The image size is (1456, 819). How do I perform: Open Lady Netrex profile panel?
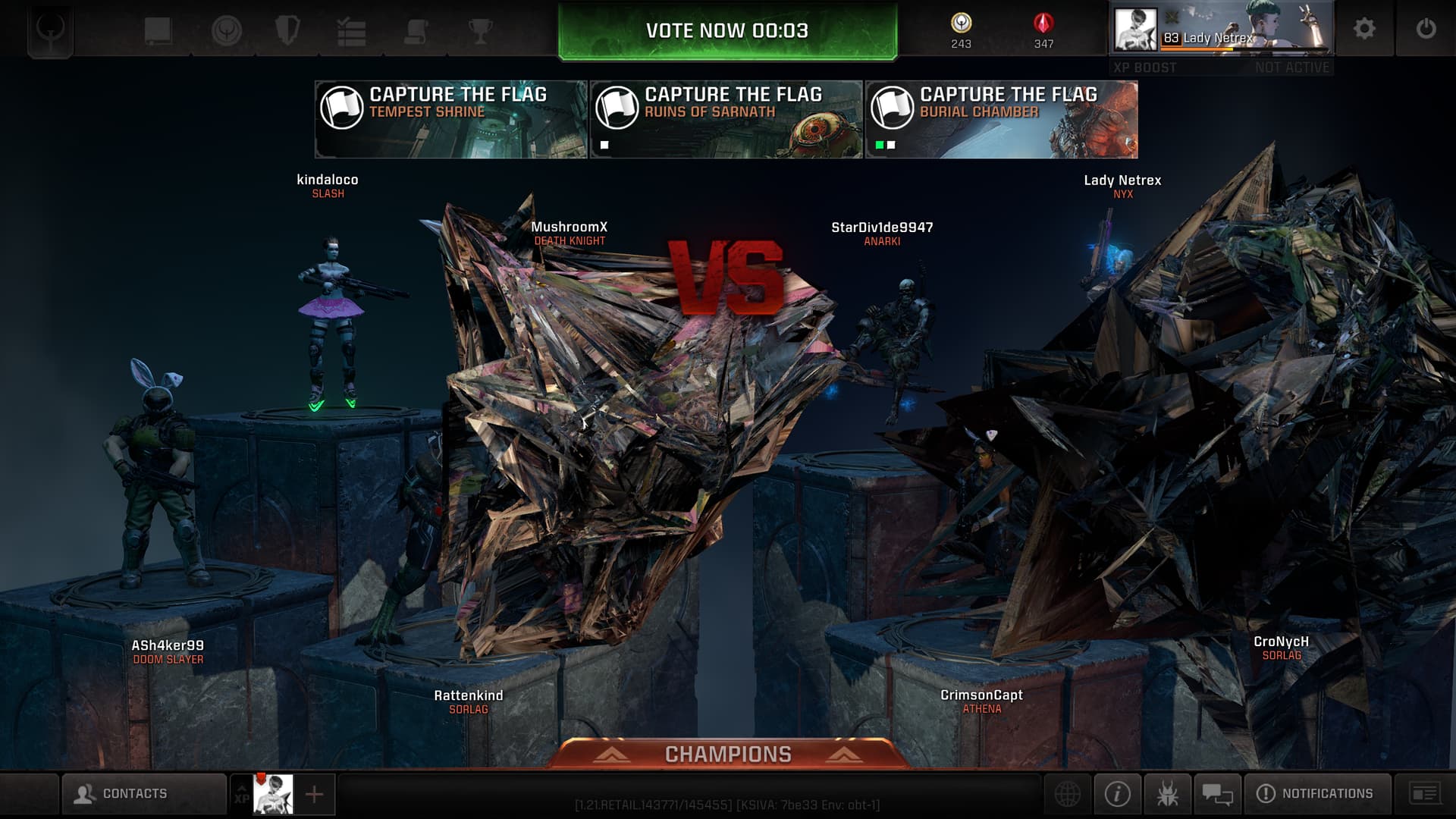coord(1221,30)
